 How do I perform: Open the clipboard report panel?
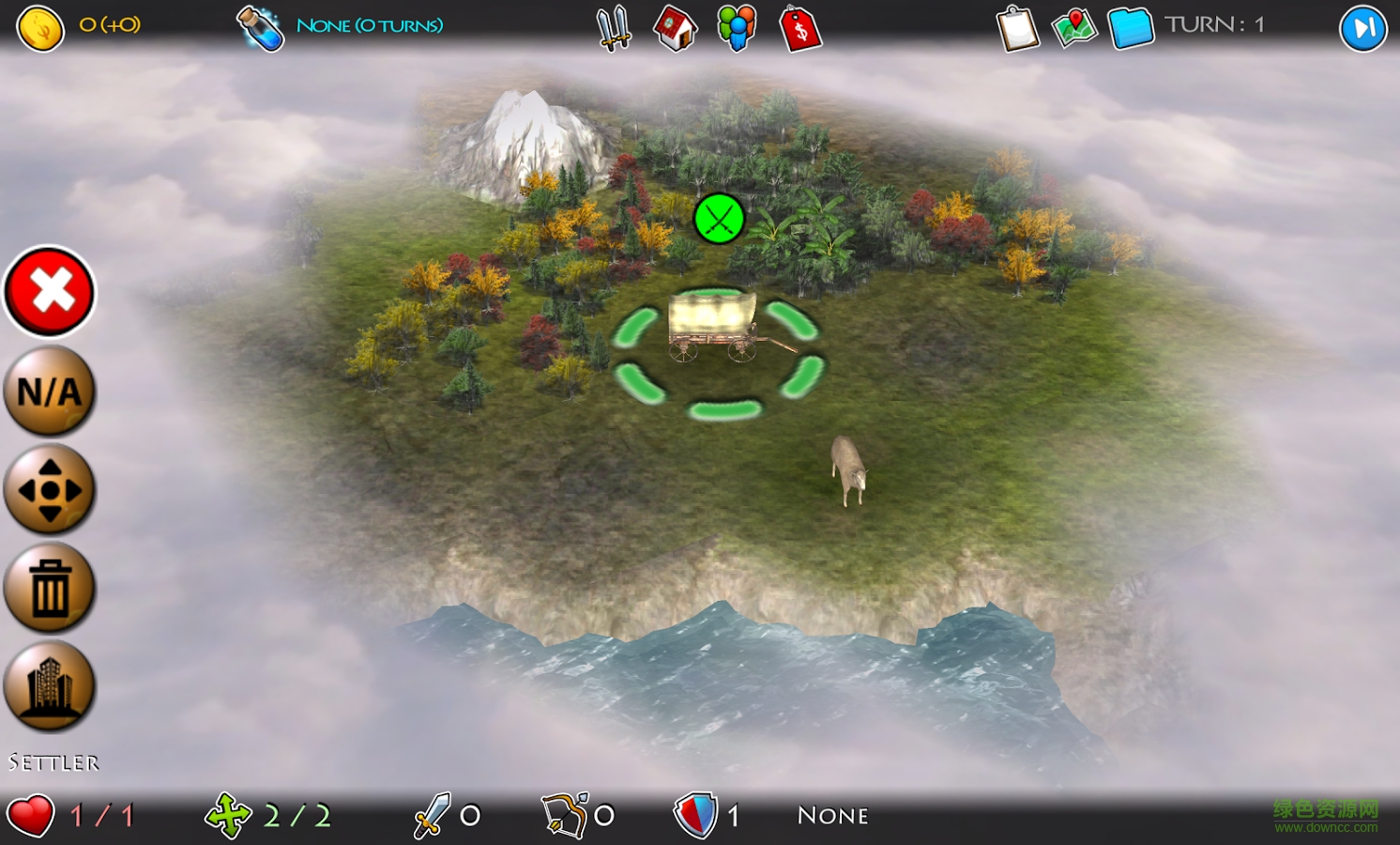[1018, 26]
